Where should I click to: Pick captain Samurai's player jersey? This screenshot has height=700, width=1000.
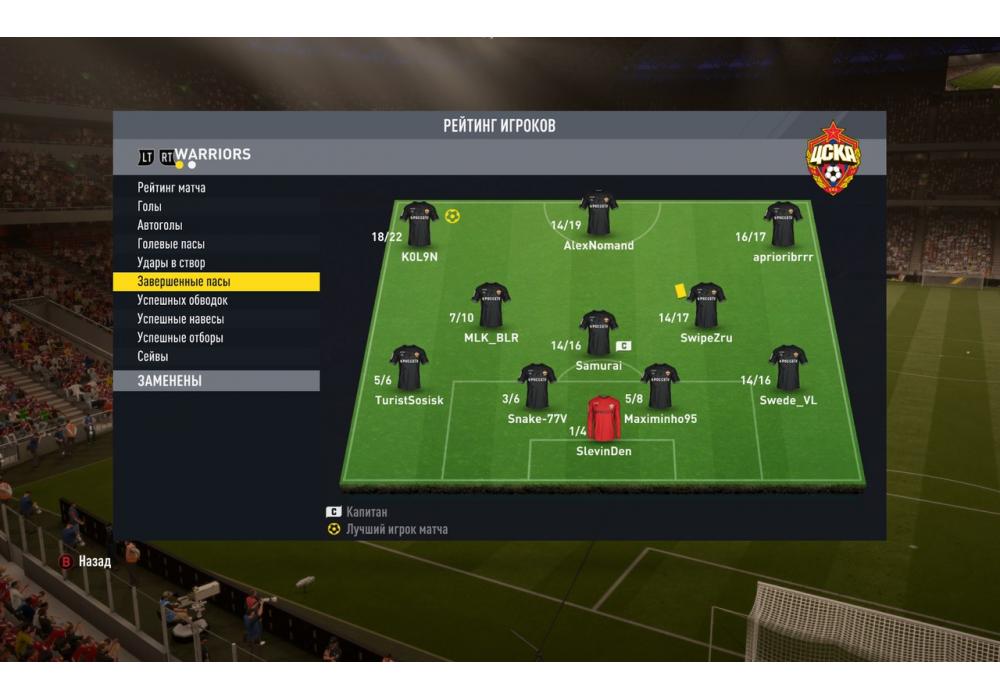pos(598,333)
